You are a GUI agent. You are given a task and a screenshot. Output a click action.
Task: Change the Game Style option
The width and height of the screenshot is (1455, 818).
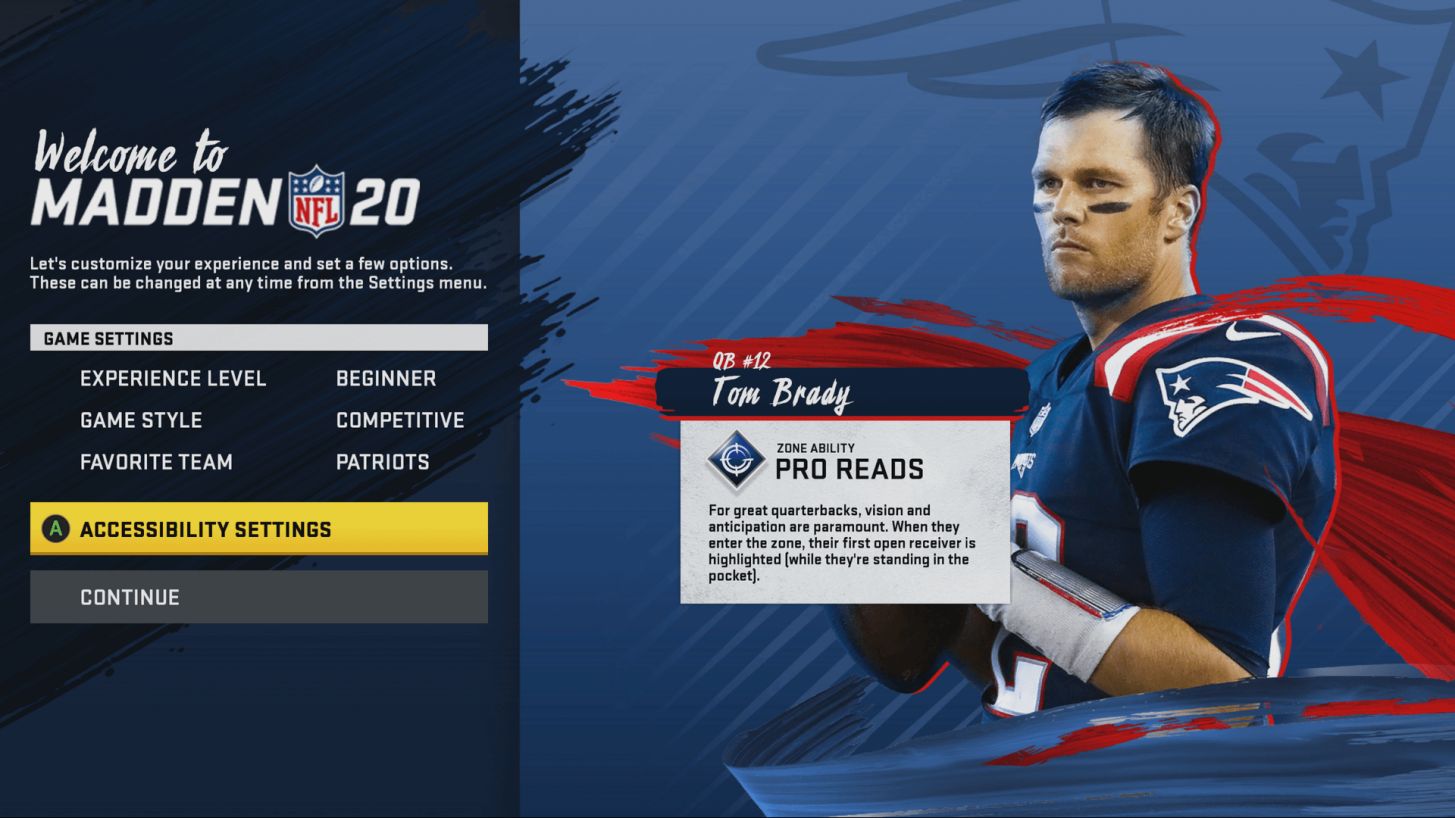(141, 421)
